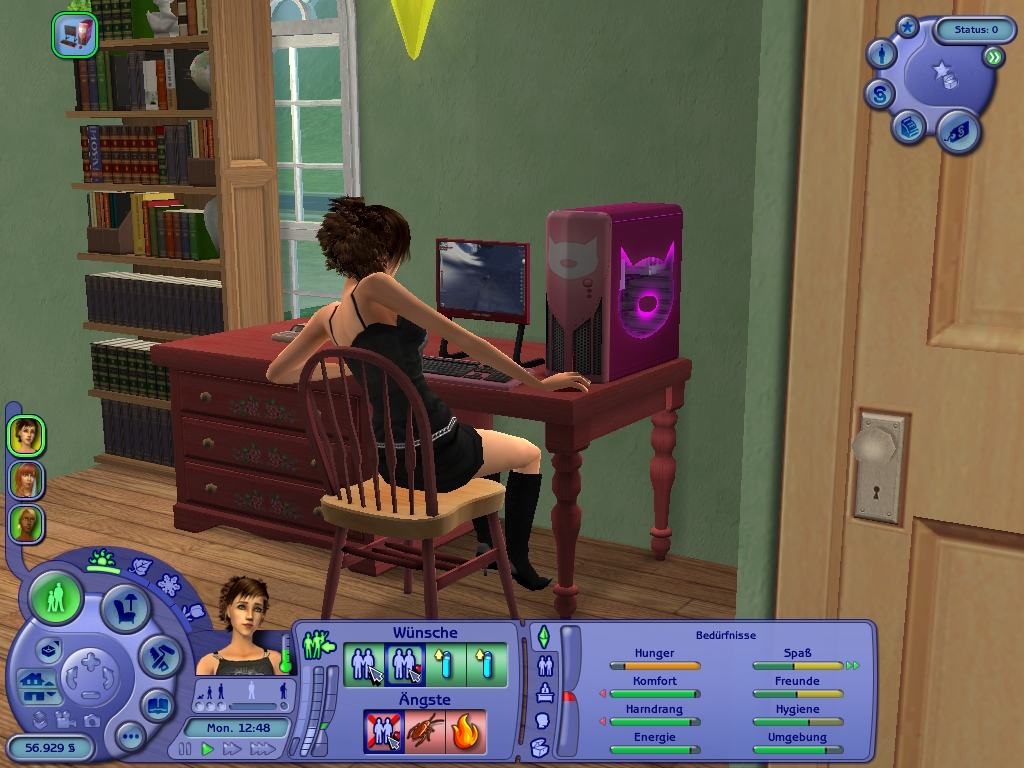Open the options three-dots button
The image size is (1024, 768).
click(130, 738)
